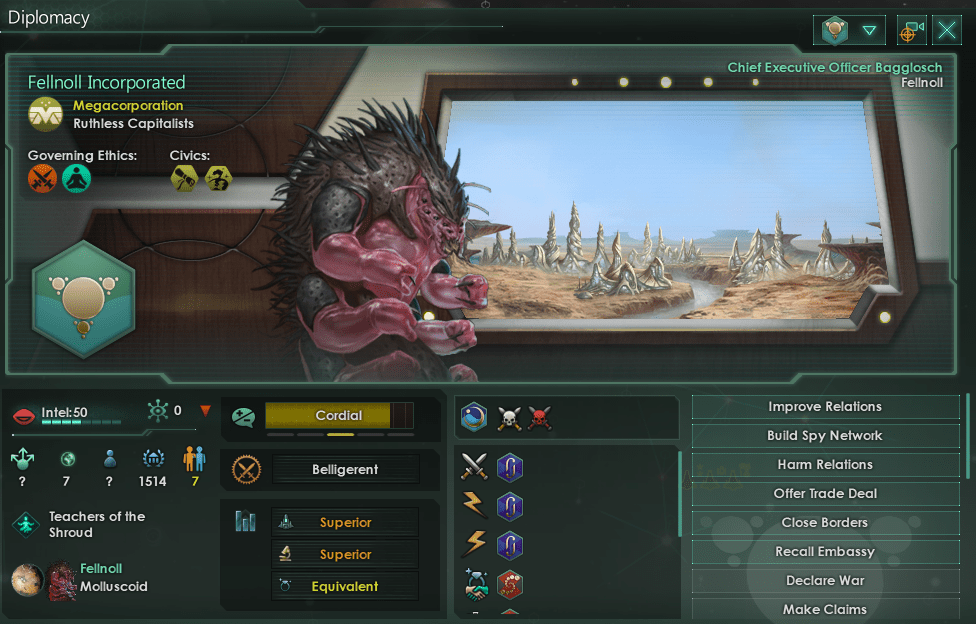Viewport: 976px width, 624px height.
Task: Choose Recall Embassy
Action: coord(825,552)
